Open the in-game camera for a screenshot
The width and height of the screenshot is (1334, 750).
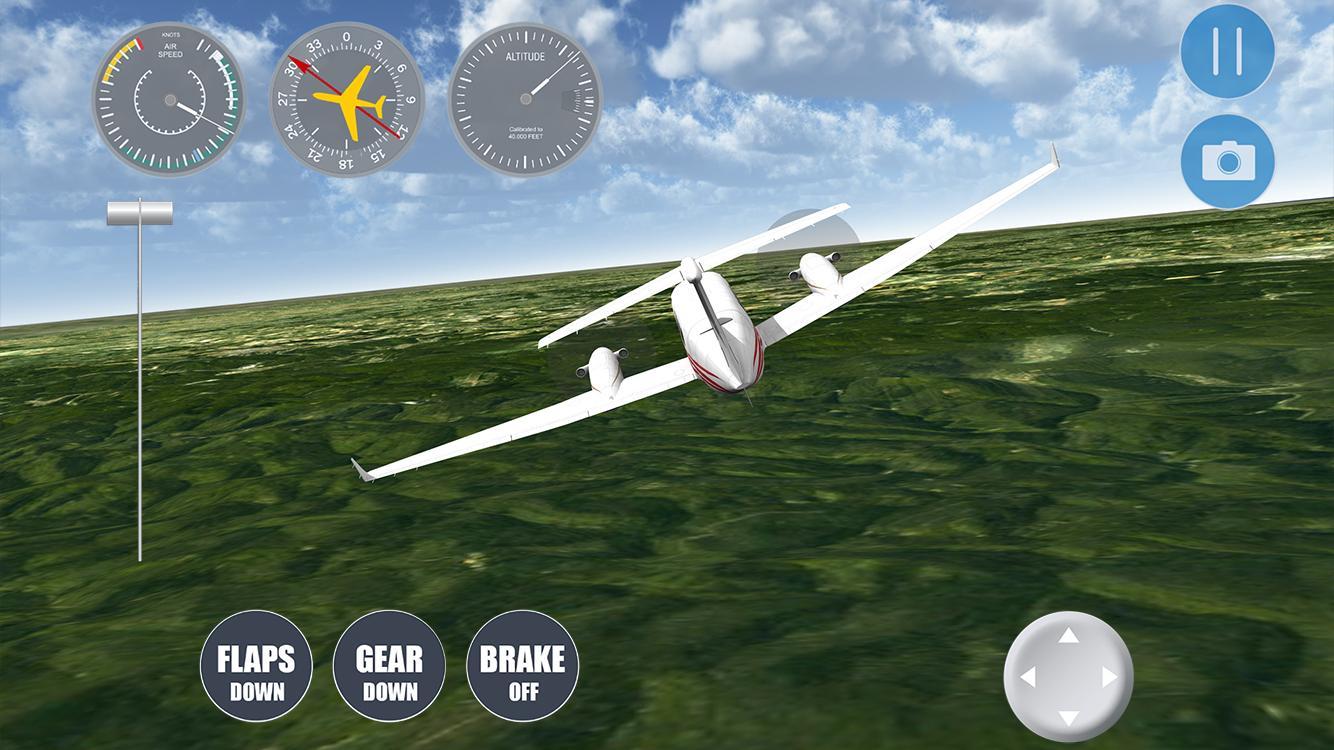(1227, 161)
